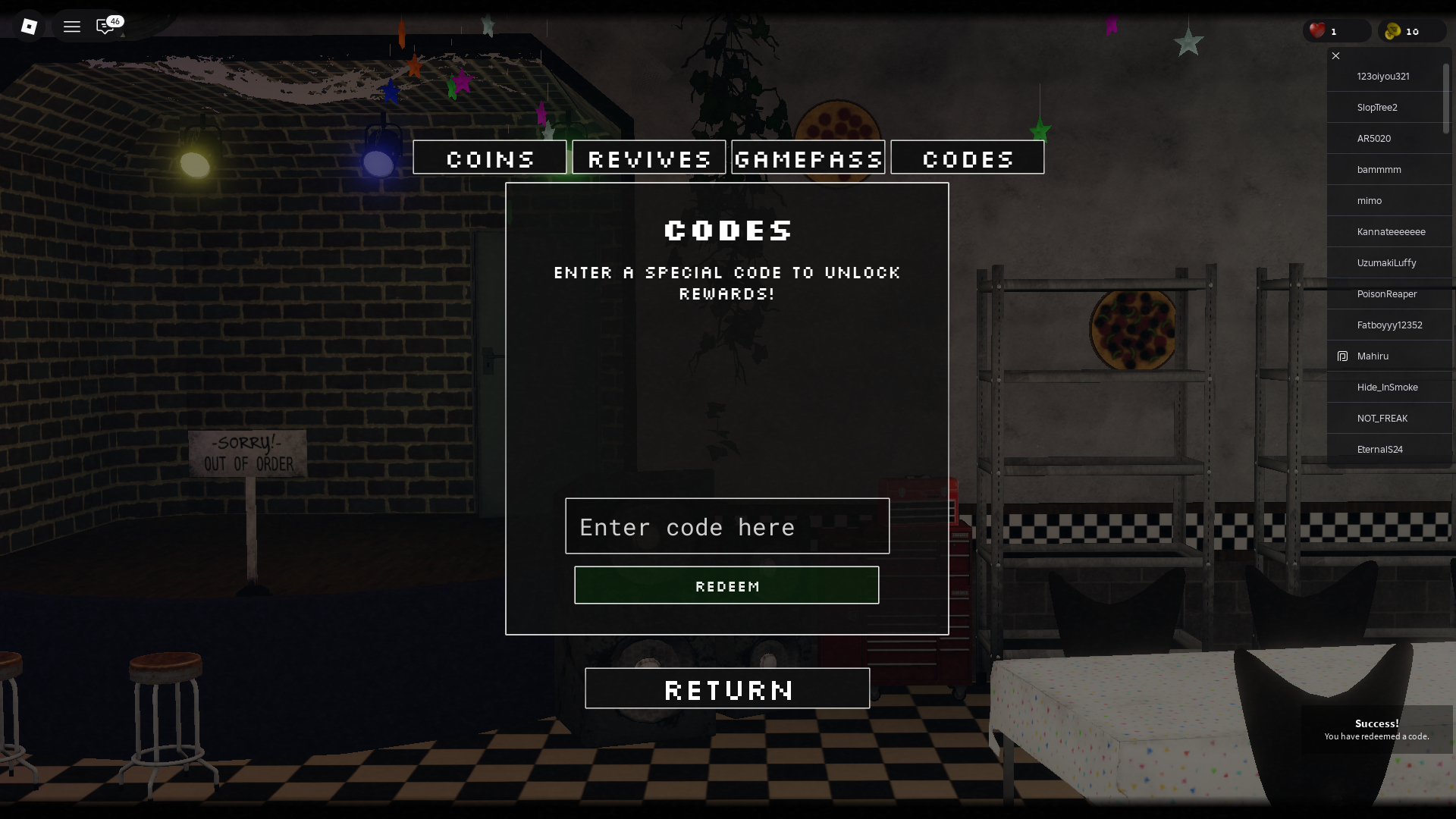Switch to the COINS shop tab
Screen dimensions: 1456x819
(x=490, y=158)
